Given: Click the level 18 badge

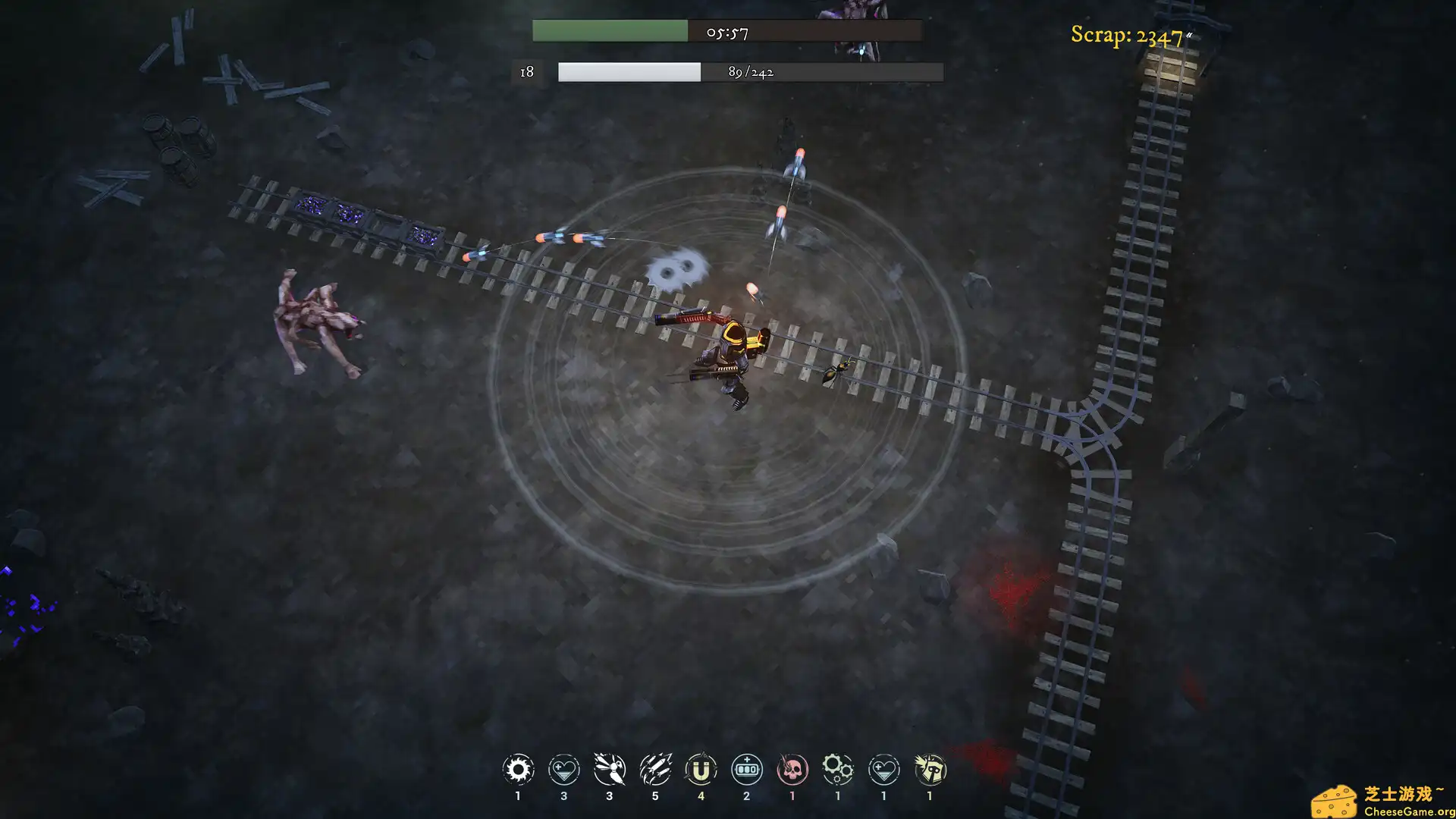Looking at the screenshot, I should coord(526,72).
